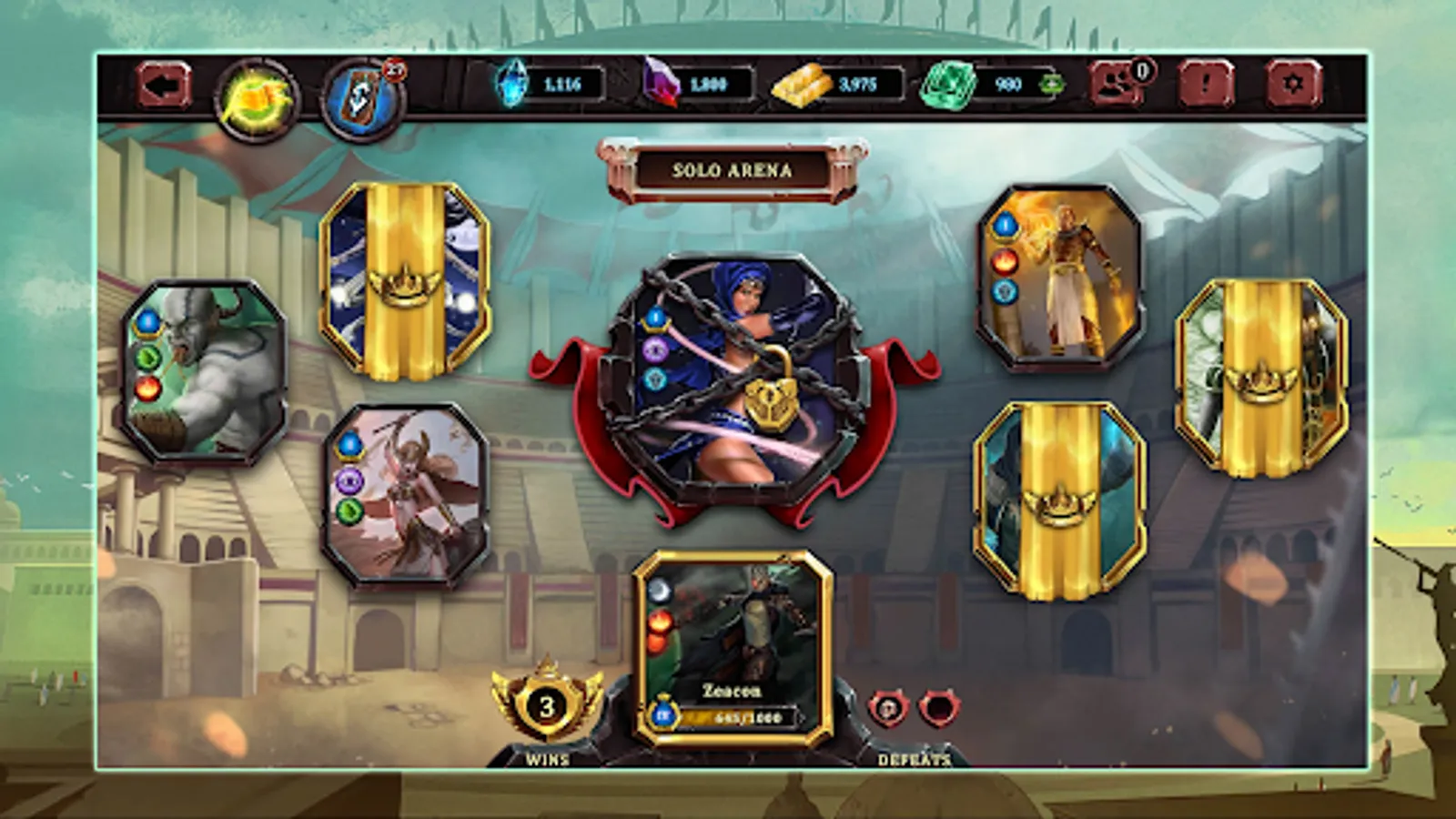This screenshot has width=1456, height=819.
Task: Open the friends list icon showing zero
Action: click(1114, 86)
